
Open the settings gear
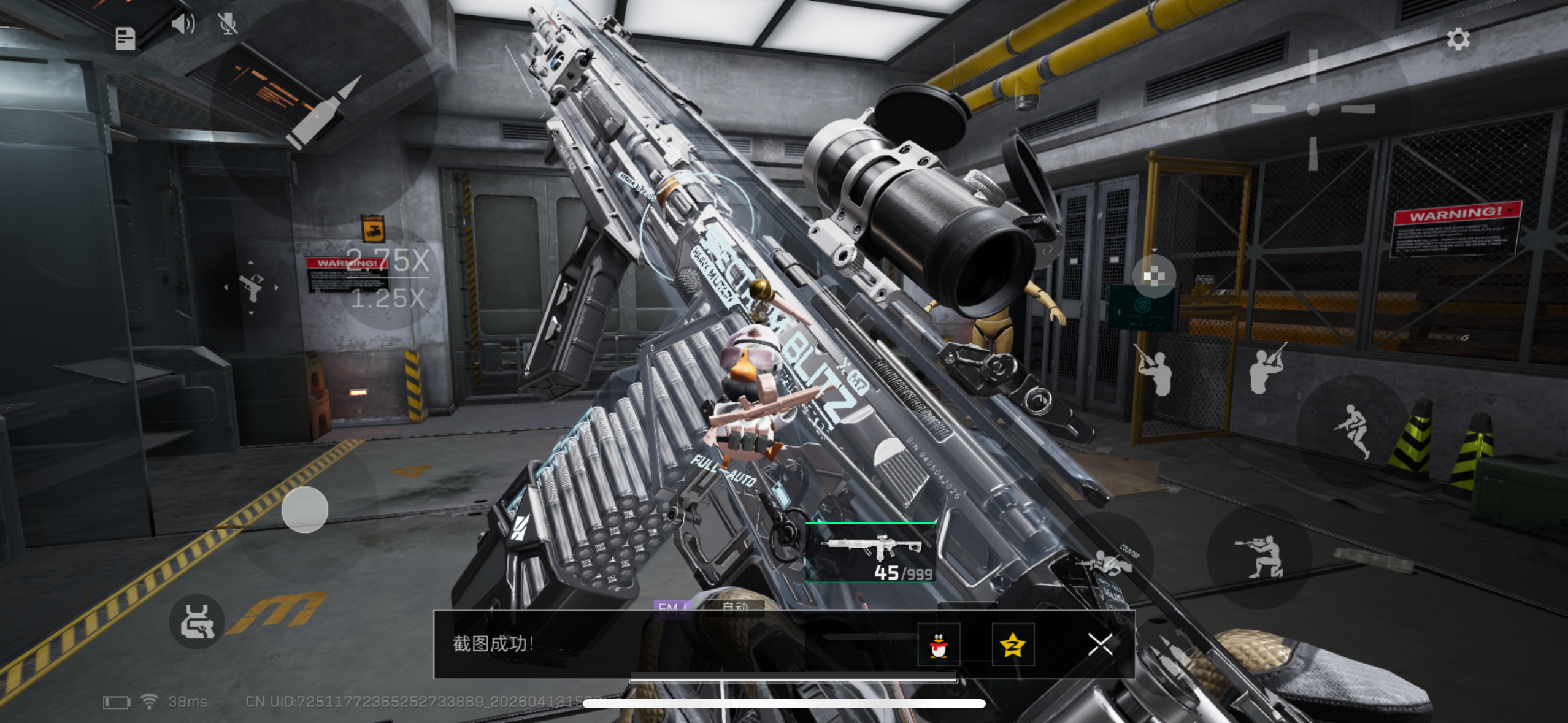tap(1458, 39)
